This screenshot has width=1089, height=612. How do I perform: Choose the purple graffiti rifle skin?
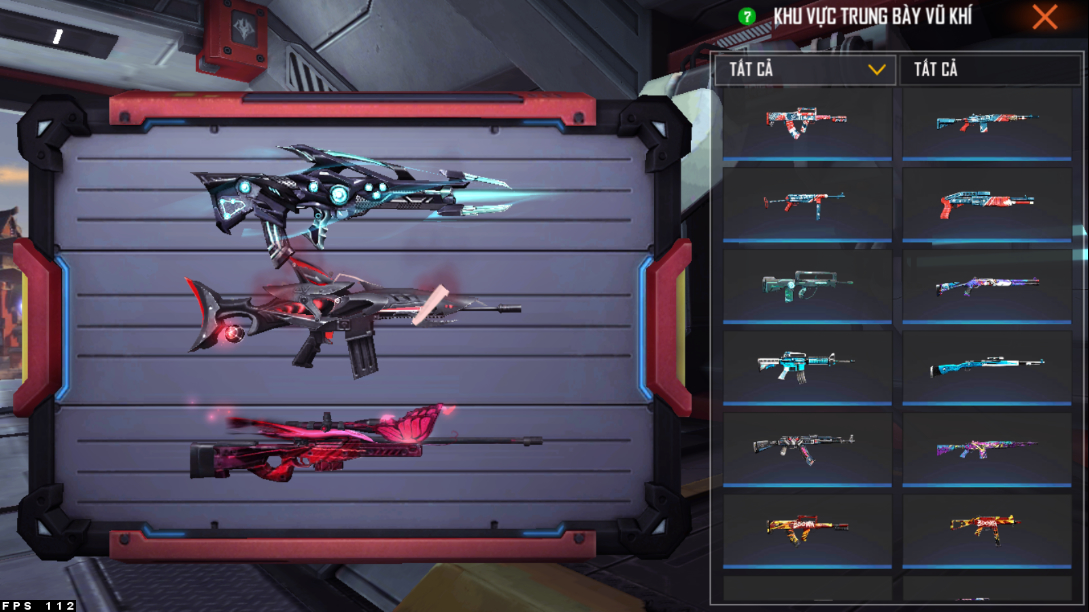pyautogui.click(x=988, y=448)
